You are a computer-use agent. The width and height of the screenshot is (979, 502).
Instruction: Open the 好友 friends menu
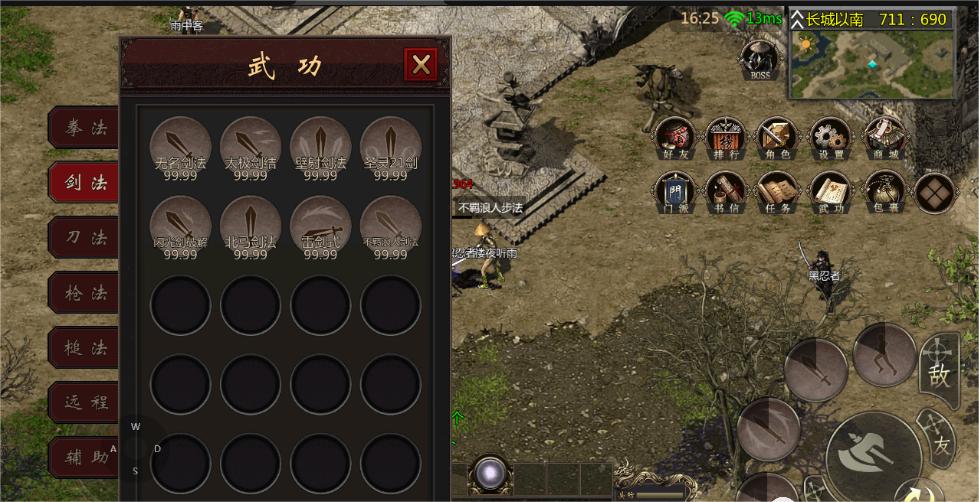(x=672, y=138)
